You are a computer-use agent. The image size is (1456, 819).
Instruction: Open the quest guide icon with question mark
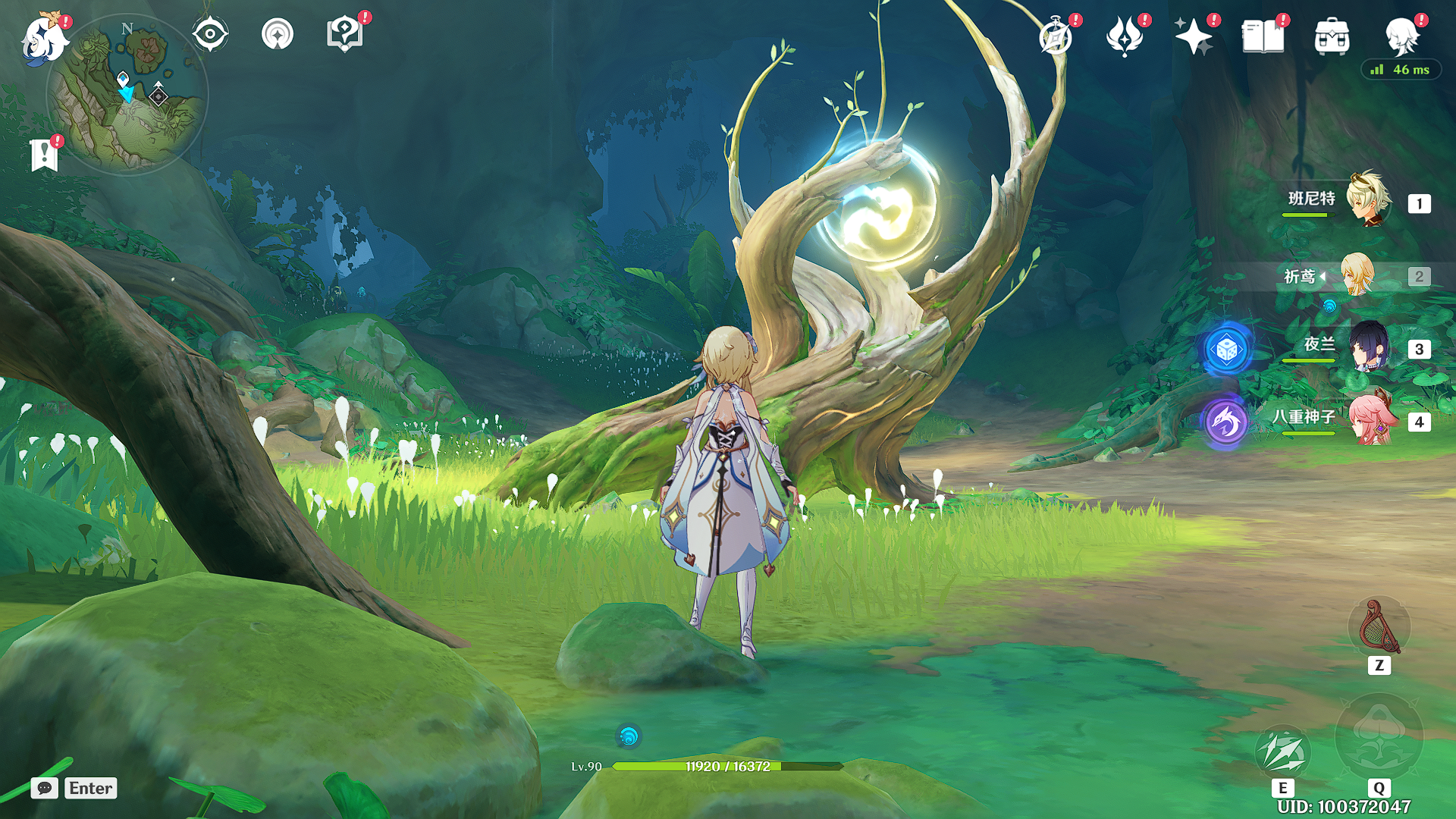[x=345, y=34]
